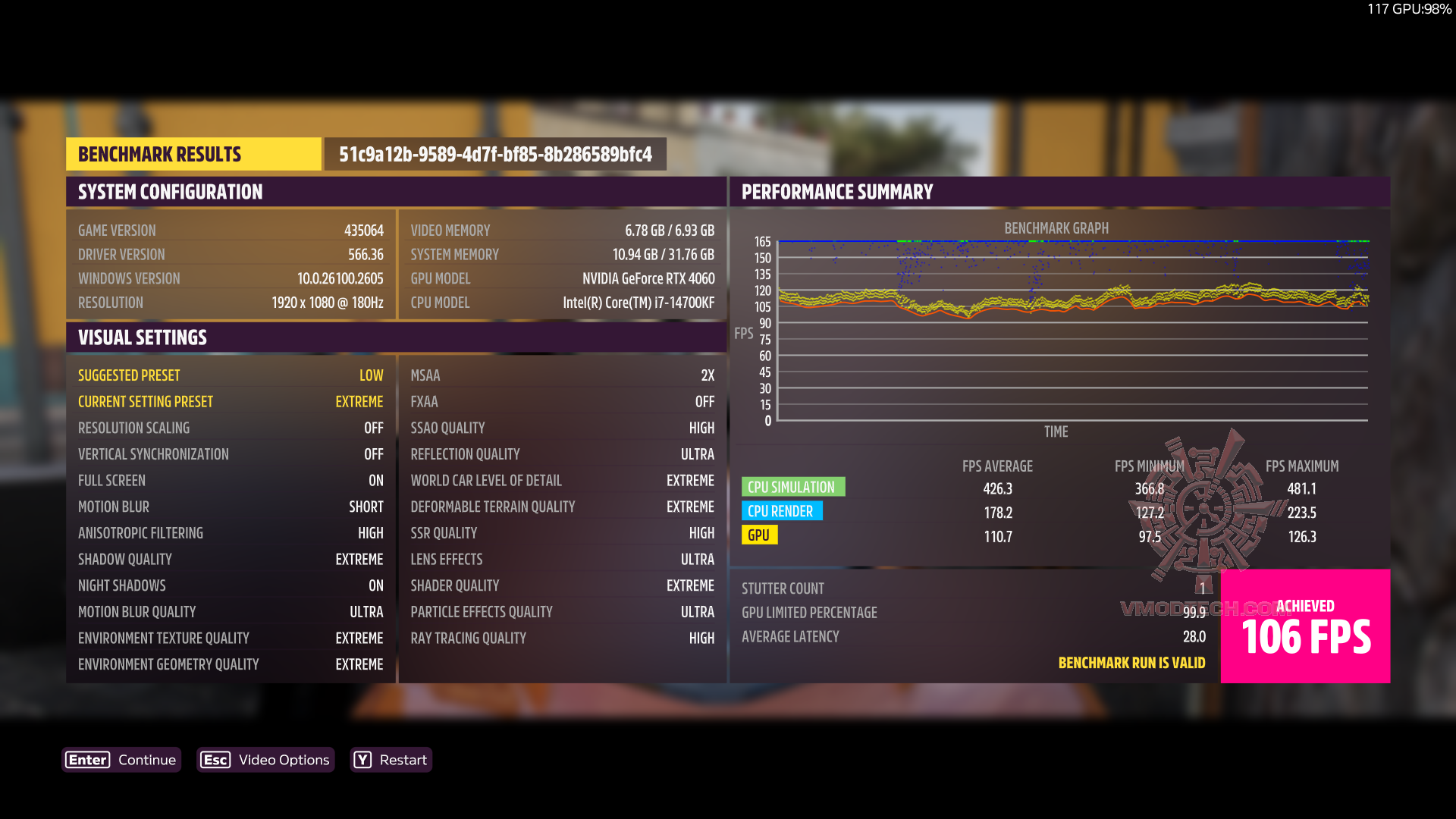Image resolution: width=1456 pixels, height=819 pixels.
Task: Toggle NIGHT SHADOWS setting
Action: 227,585
